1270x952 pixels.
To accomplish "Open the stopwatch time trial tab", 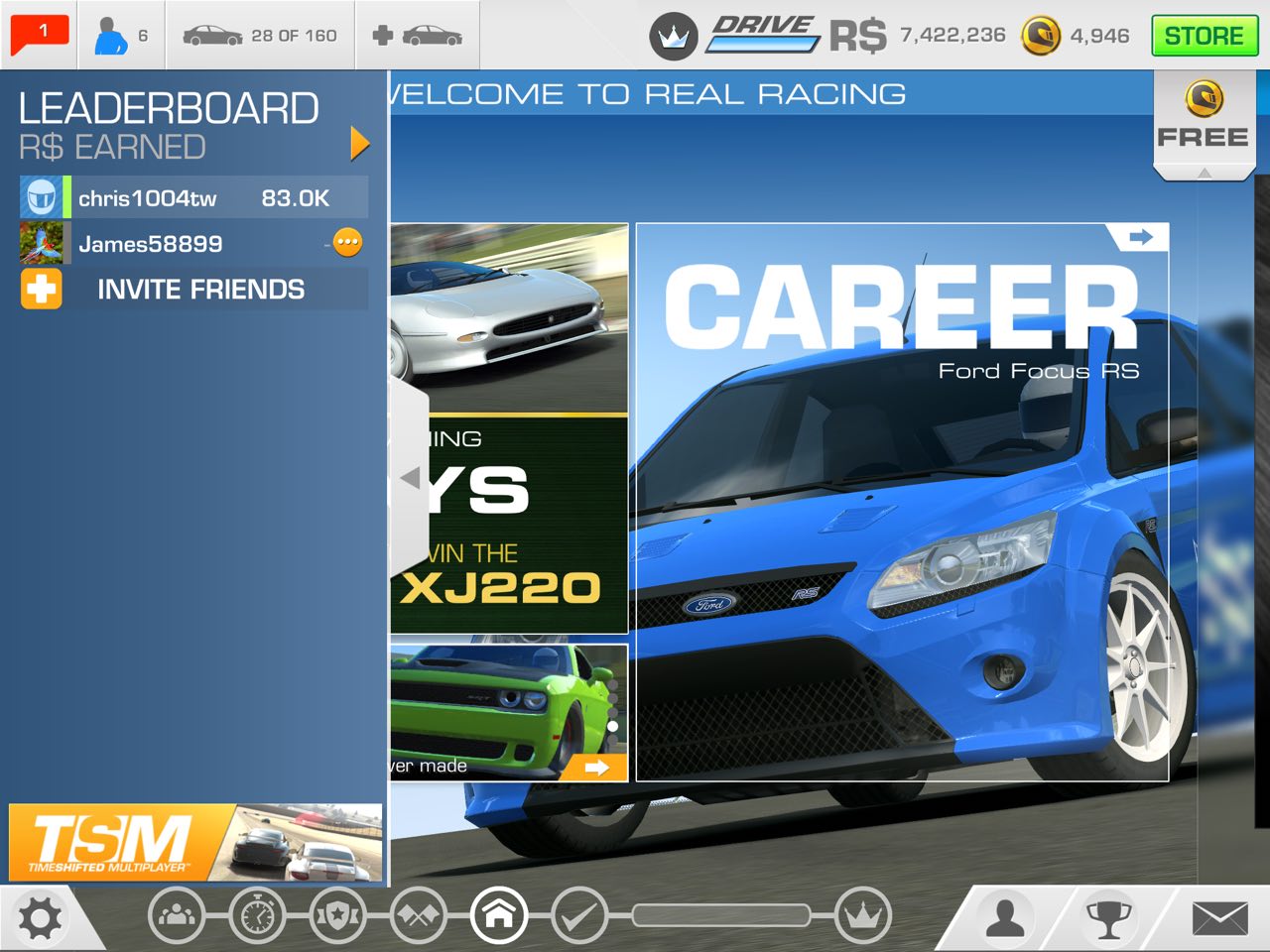I will point(257,915).
